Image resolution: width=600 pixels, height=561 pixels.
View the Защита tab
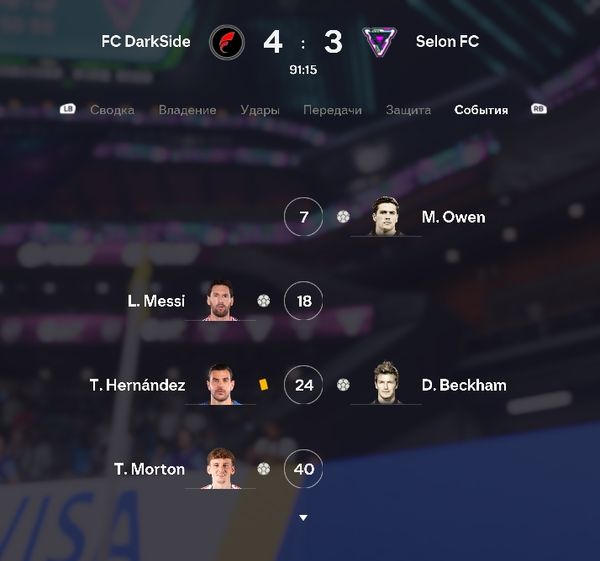pos(408,110)
